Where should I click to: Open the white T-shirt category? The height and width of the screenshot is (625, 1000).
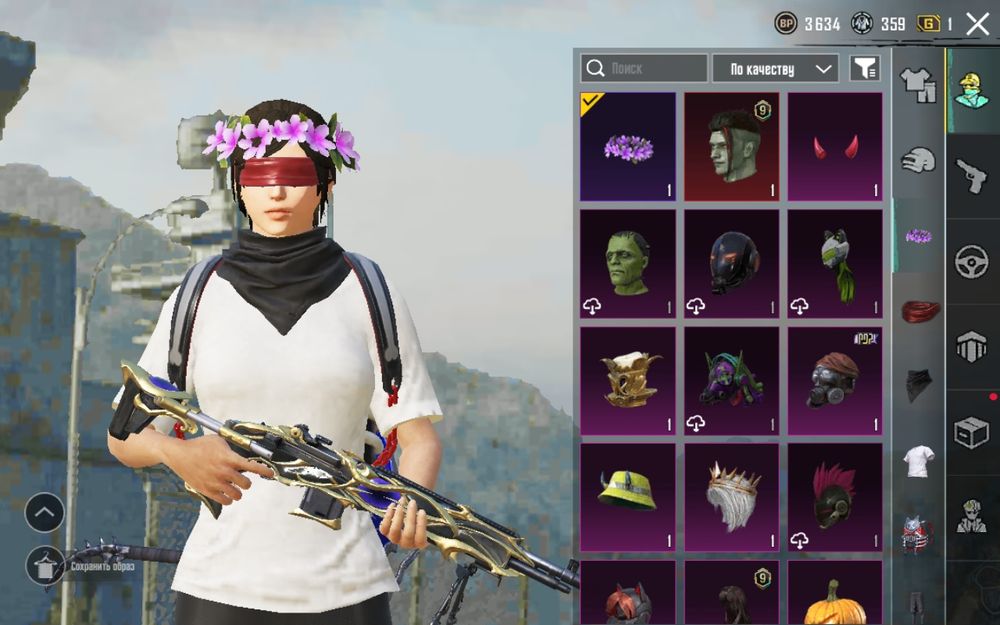(x=918, y=461)
